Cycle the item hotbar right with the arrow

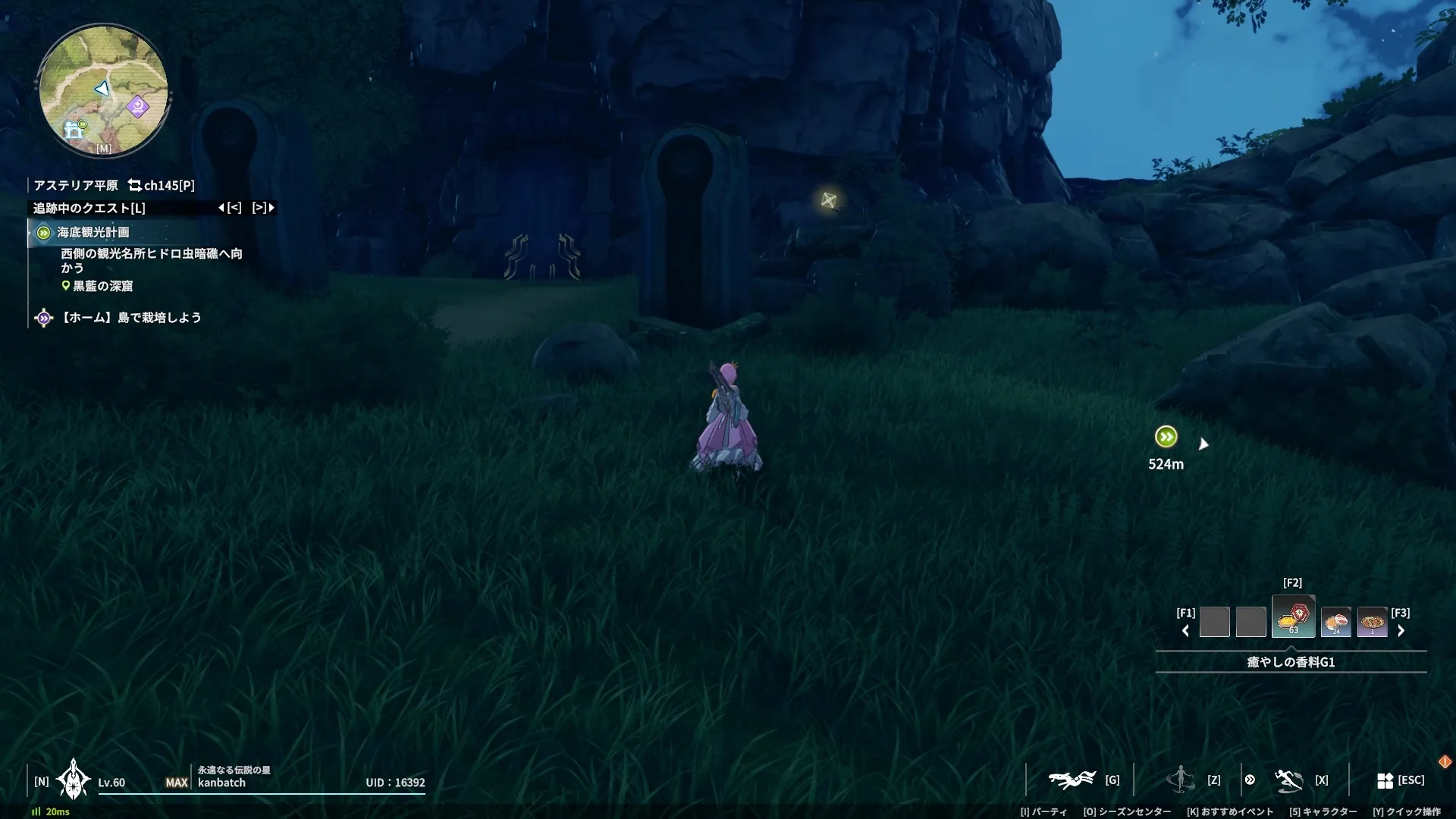pos(1401,631)
